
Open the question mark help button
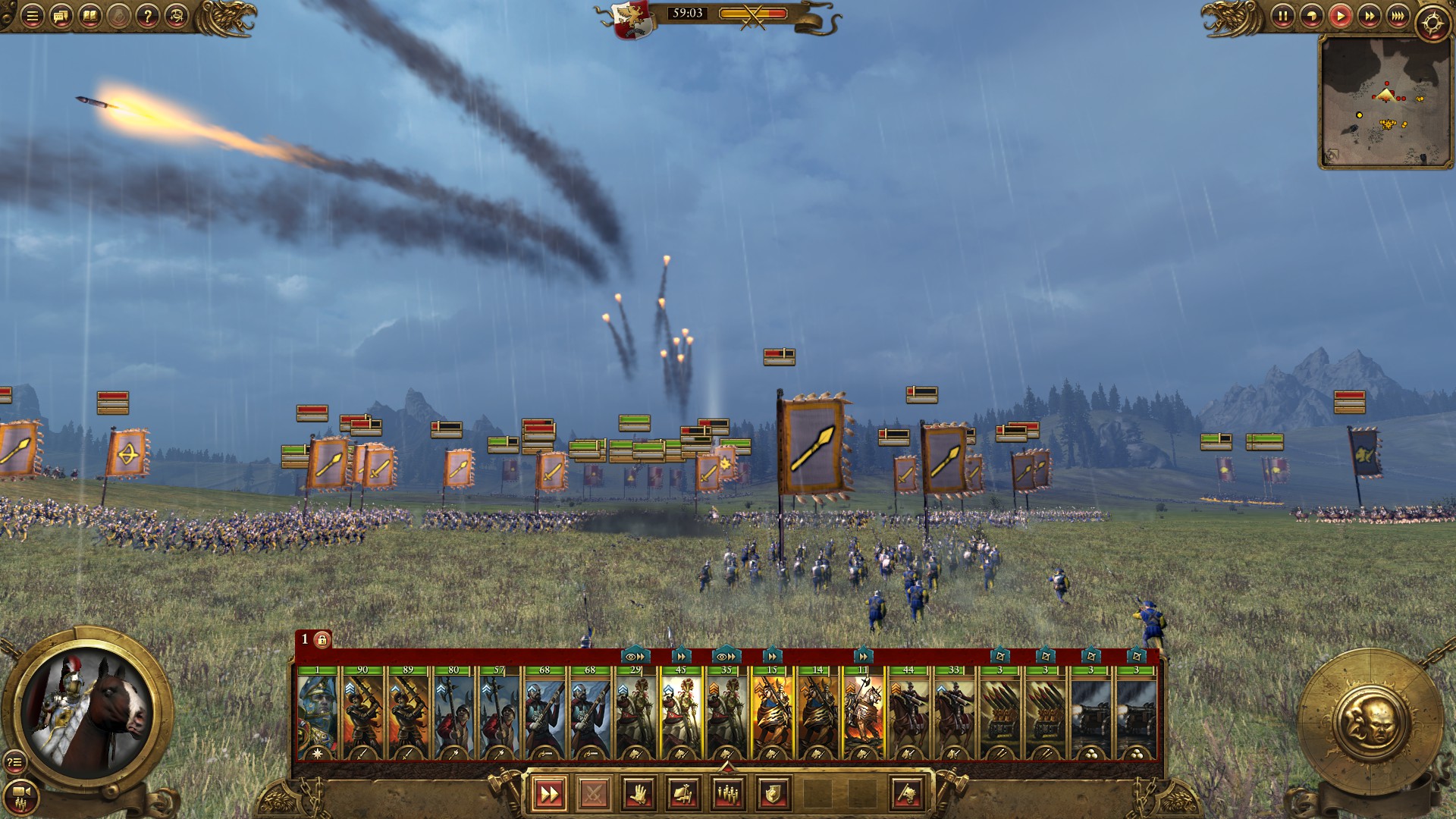click(148, 16)
